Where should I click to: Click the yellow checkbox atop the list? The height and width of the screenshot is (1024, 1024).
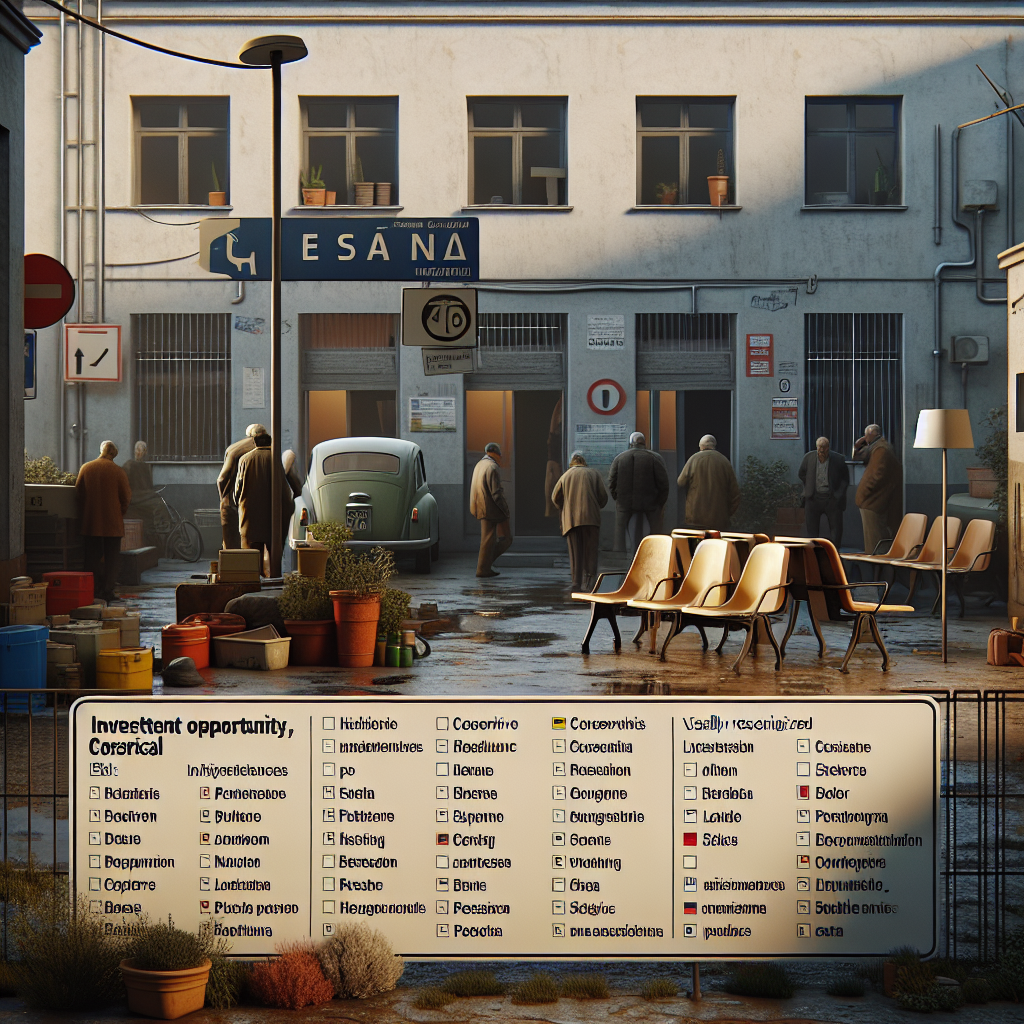tap(560, 723)
